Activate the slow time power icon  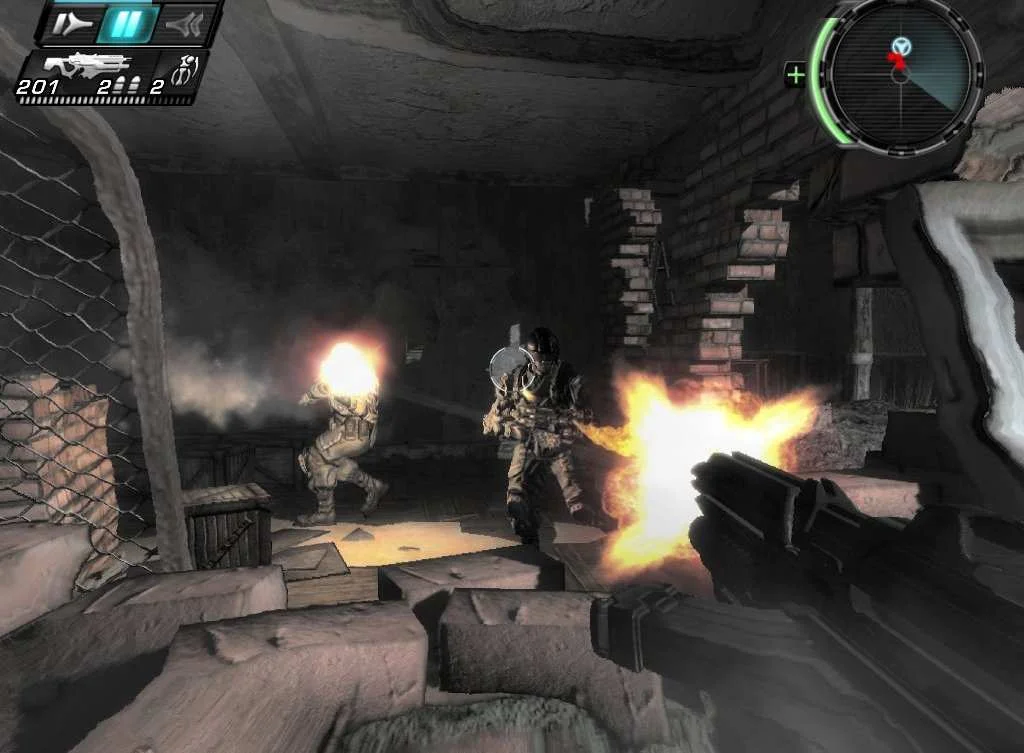[x=72, y=24]
